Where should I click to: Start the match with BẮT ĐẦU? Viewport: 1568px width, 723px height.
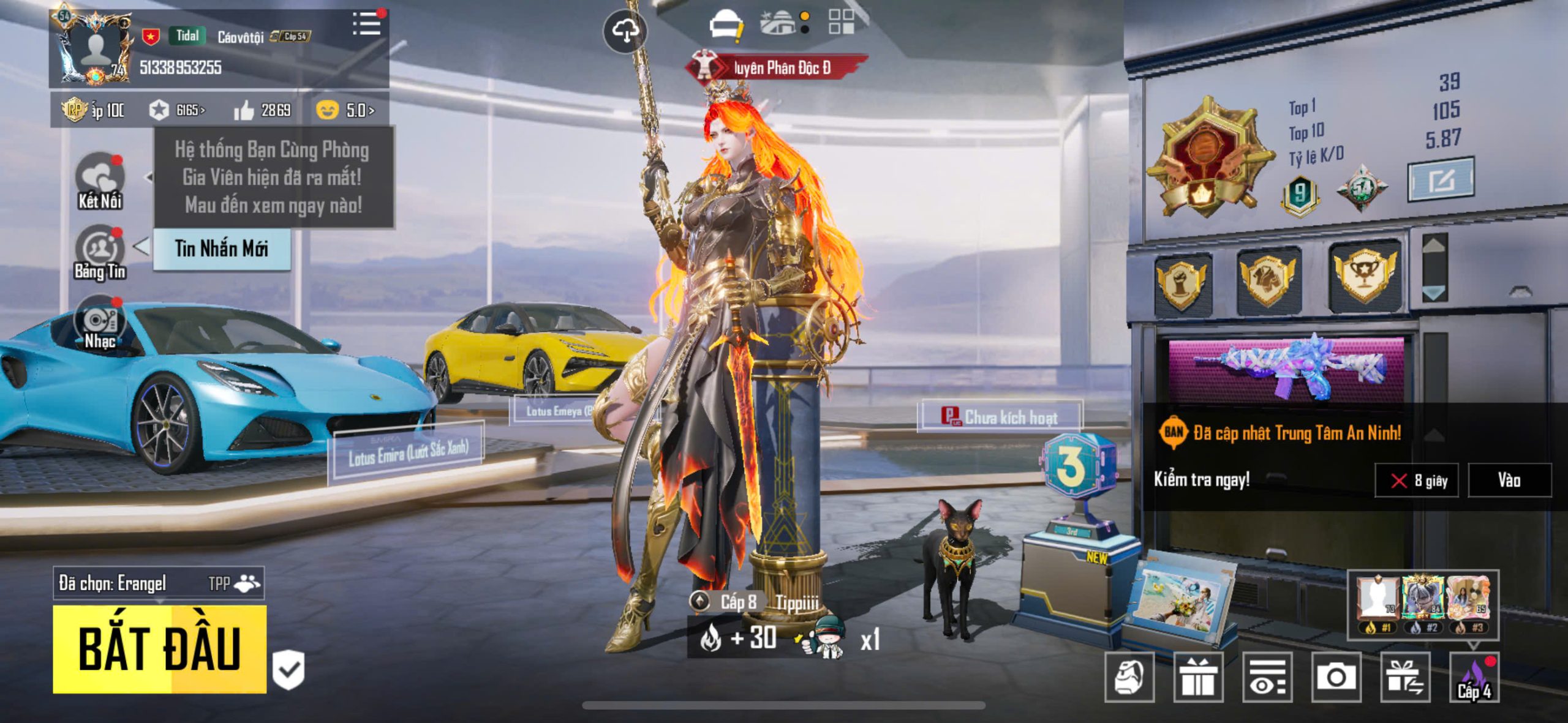159,649
